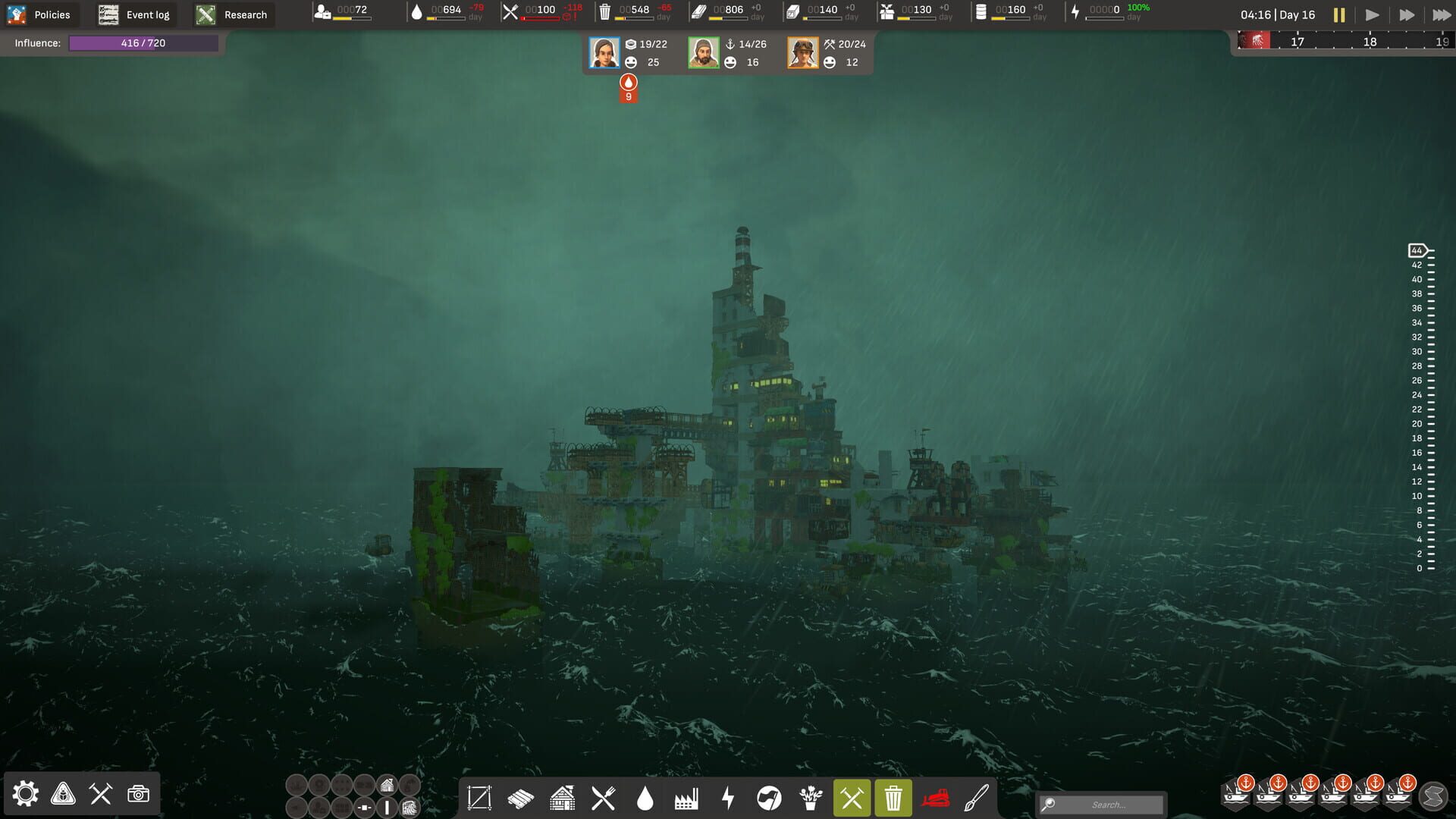Open the housing buildings category

[562, 798]
